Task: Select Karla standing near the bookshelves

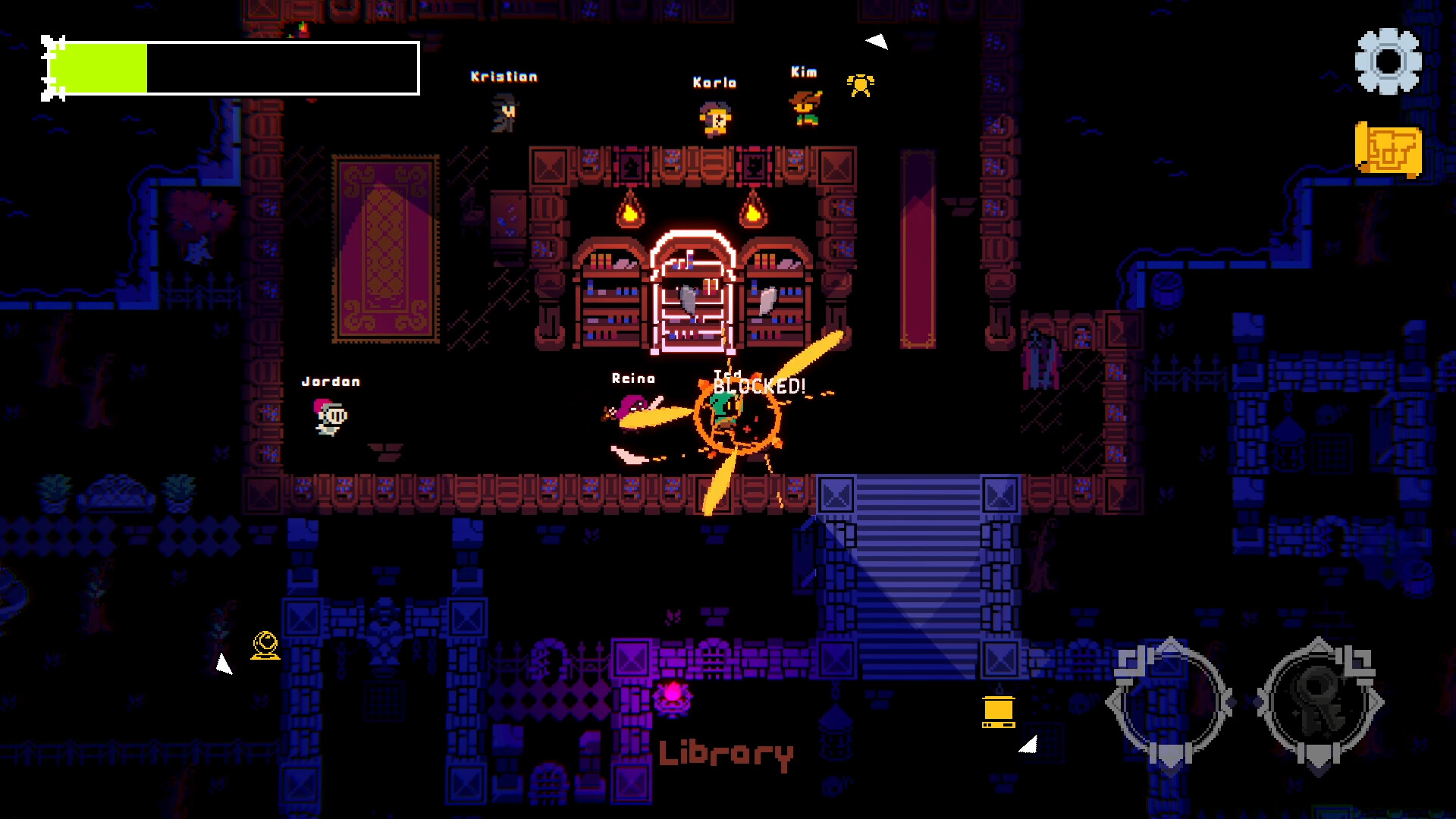Action: (x=714, y=119)
